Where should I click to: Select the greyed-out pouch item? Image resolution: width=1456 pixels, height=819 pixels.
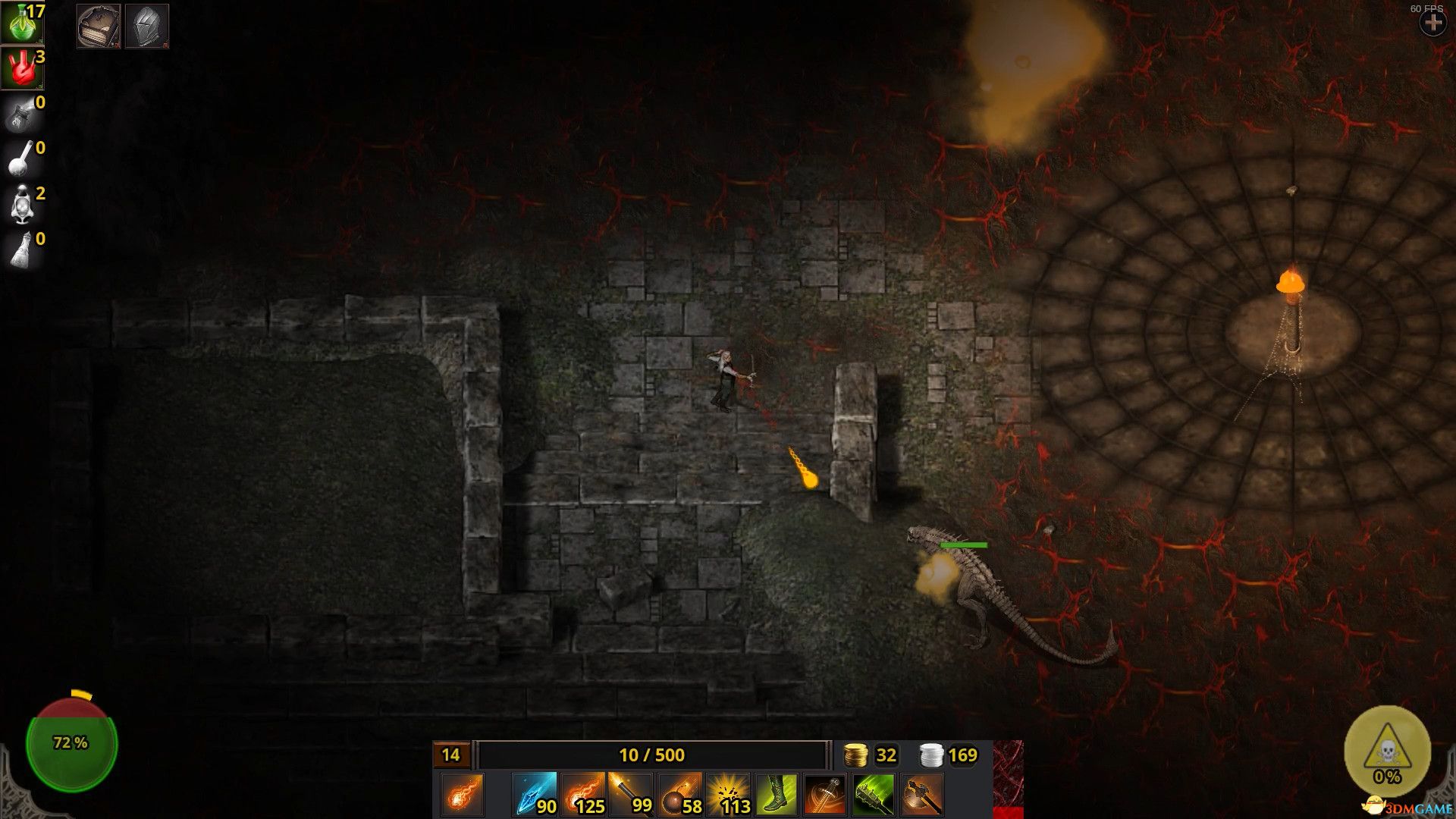21,114
